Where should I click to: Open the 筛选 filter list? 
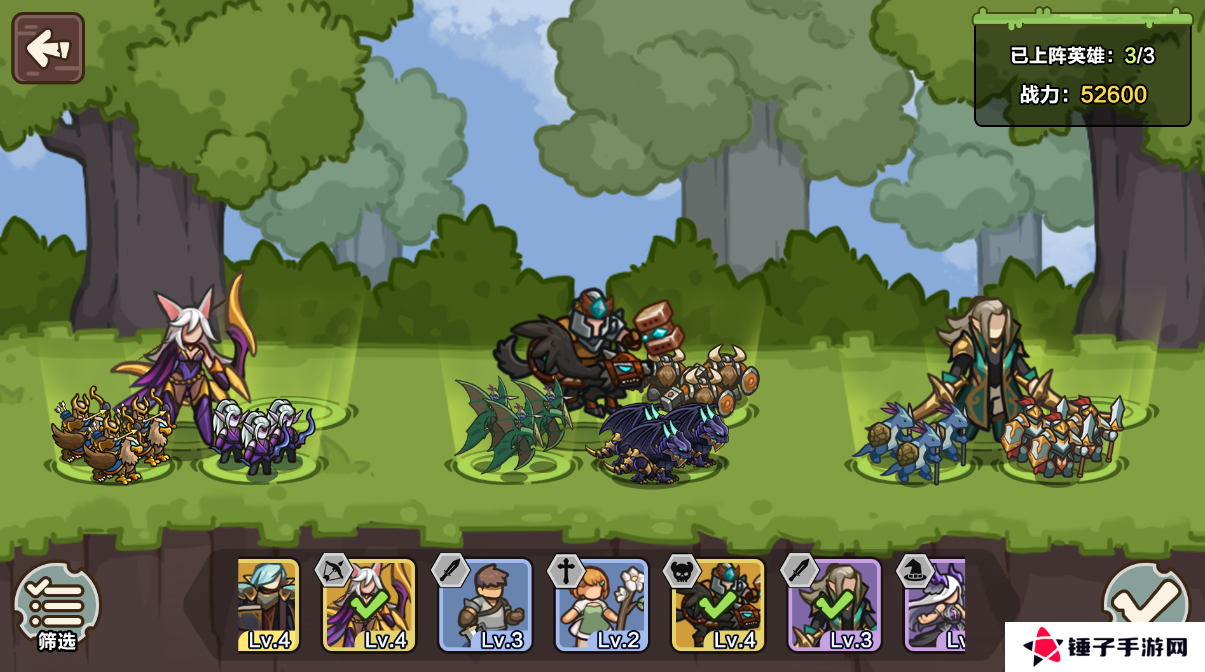pos(57,607)
